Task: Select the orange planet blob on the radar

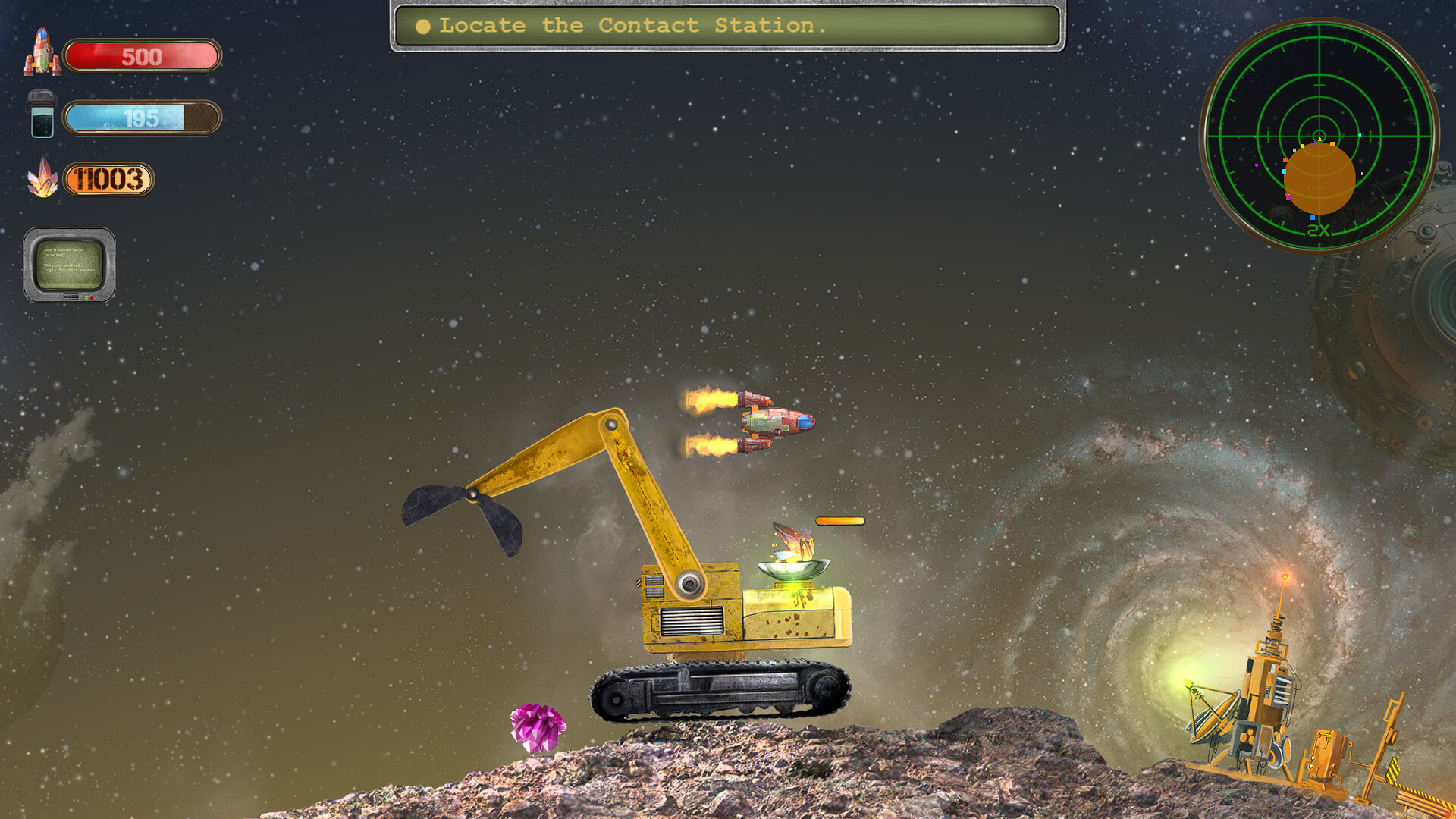Action: (1319, 178)
